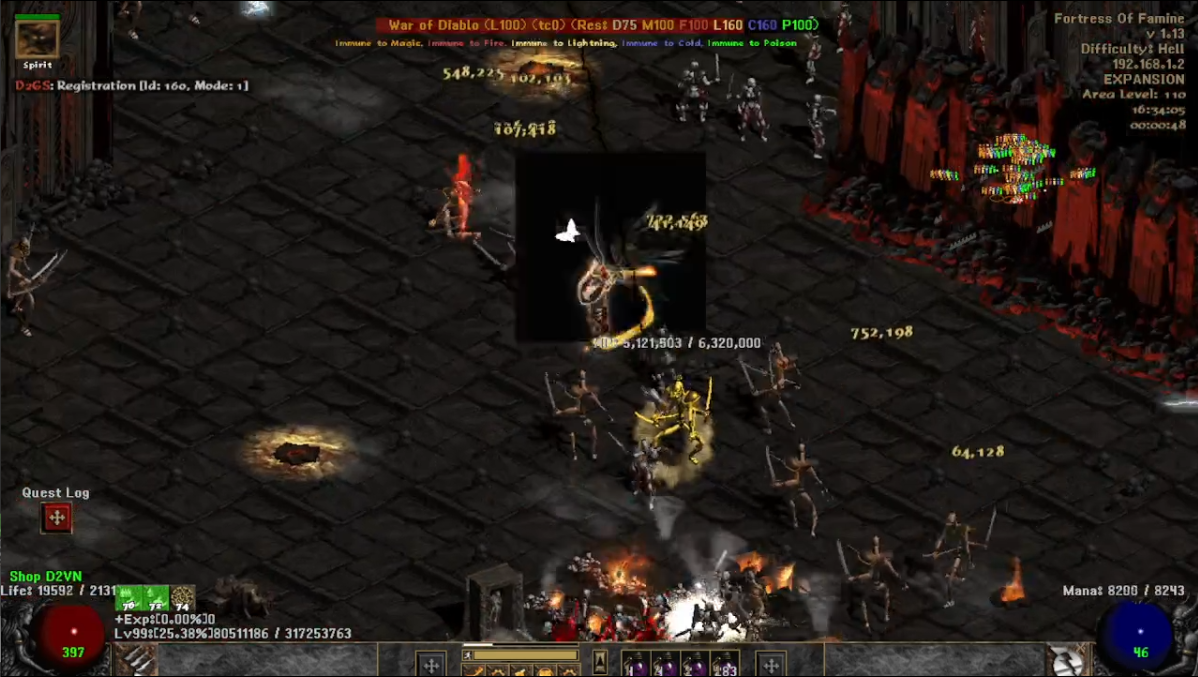
Task: Choose the left-hand claw slash skill icon
Action: pos(136,660)
